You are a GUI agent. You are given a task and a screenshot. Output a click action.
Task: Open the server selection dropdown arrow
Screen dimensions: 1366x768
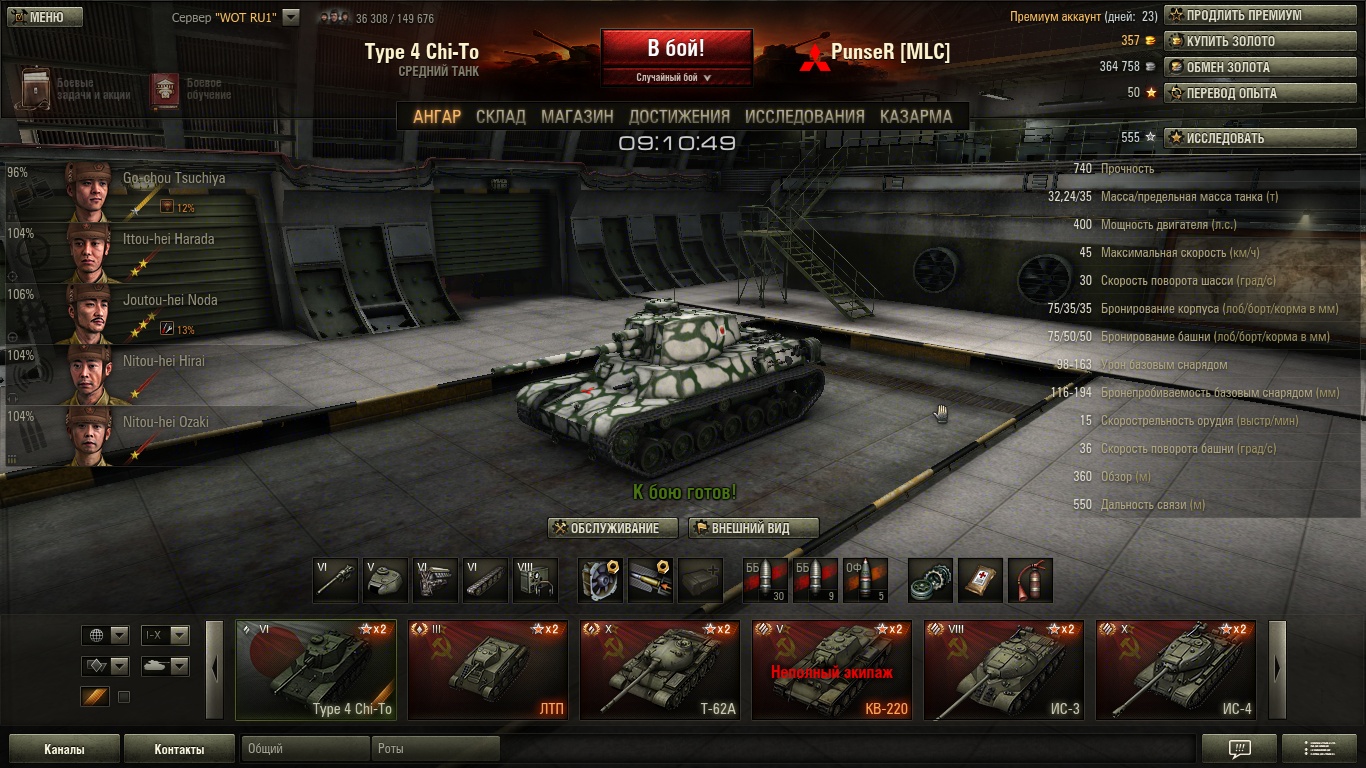291,17
